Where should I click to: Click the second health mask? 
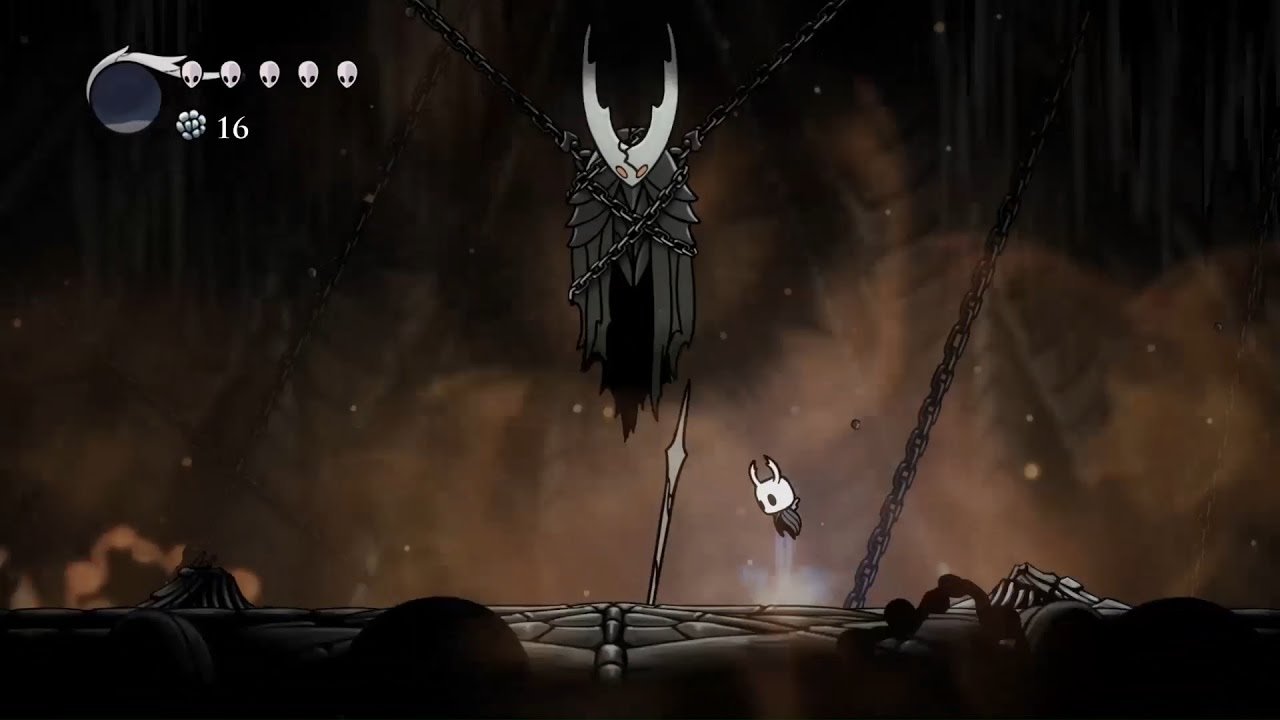pos(229,72)
